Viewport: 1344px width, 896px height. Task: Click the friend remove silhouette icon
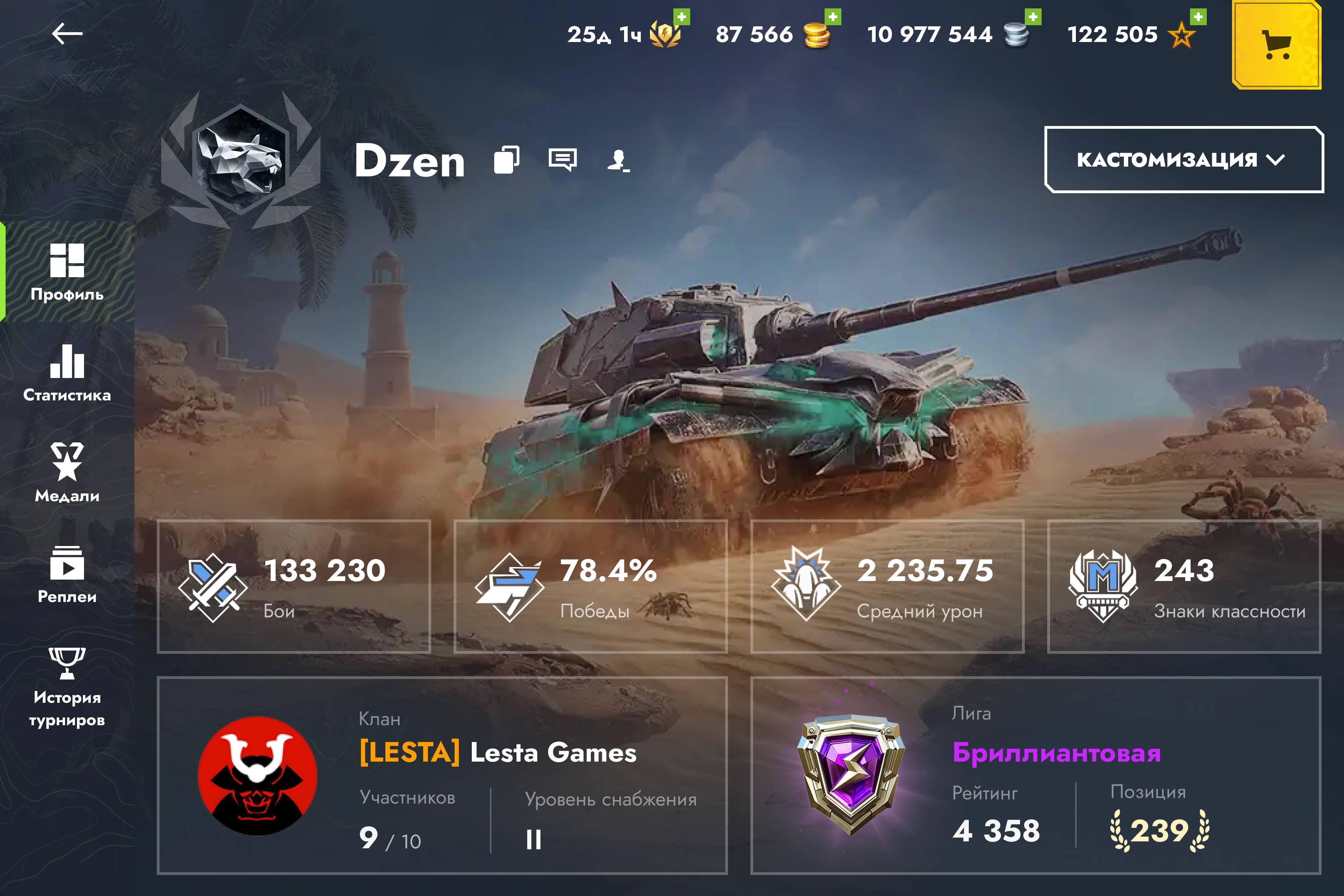click(618, 161)
